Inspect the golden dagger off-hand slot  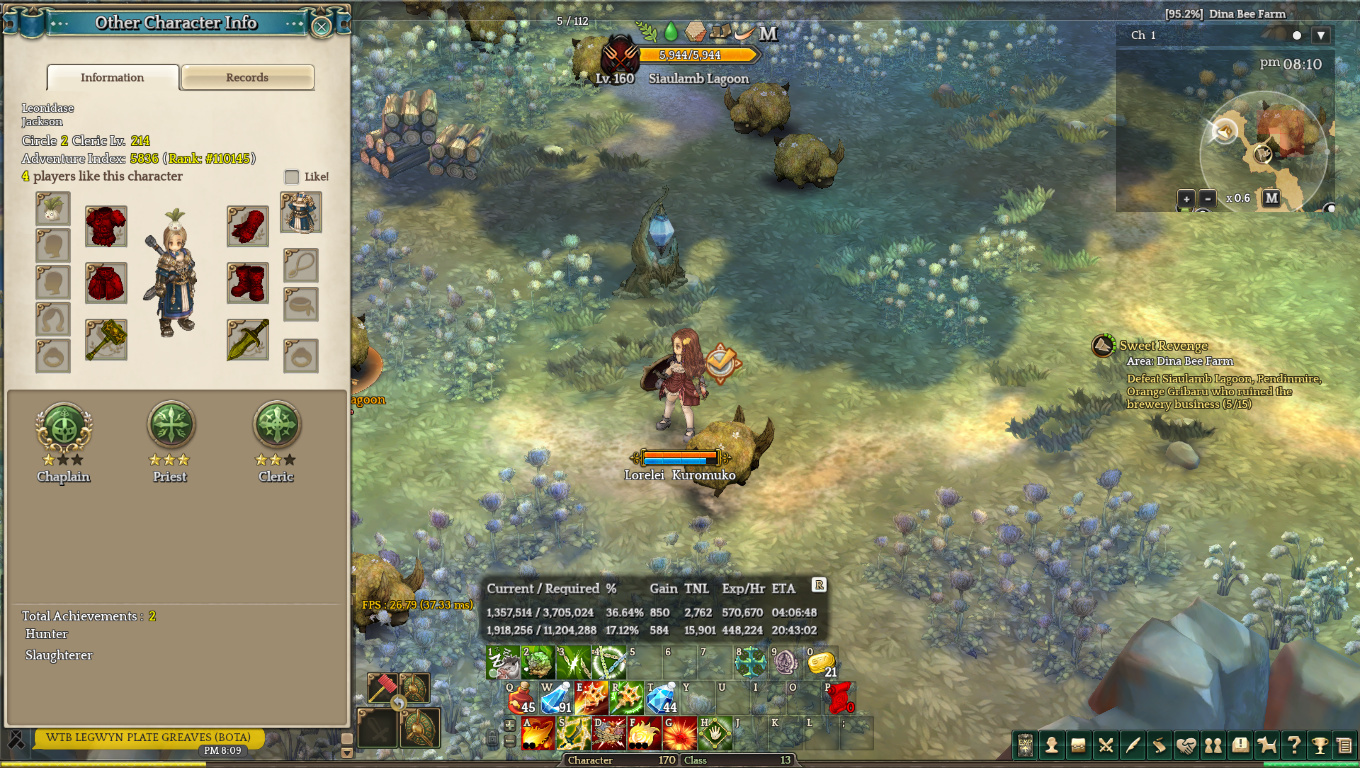click(x=247, y=340)
